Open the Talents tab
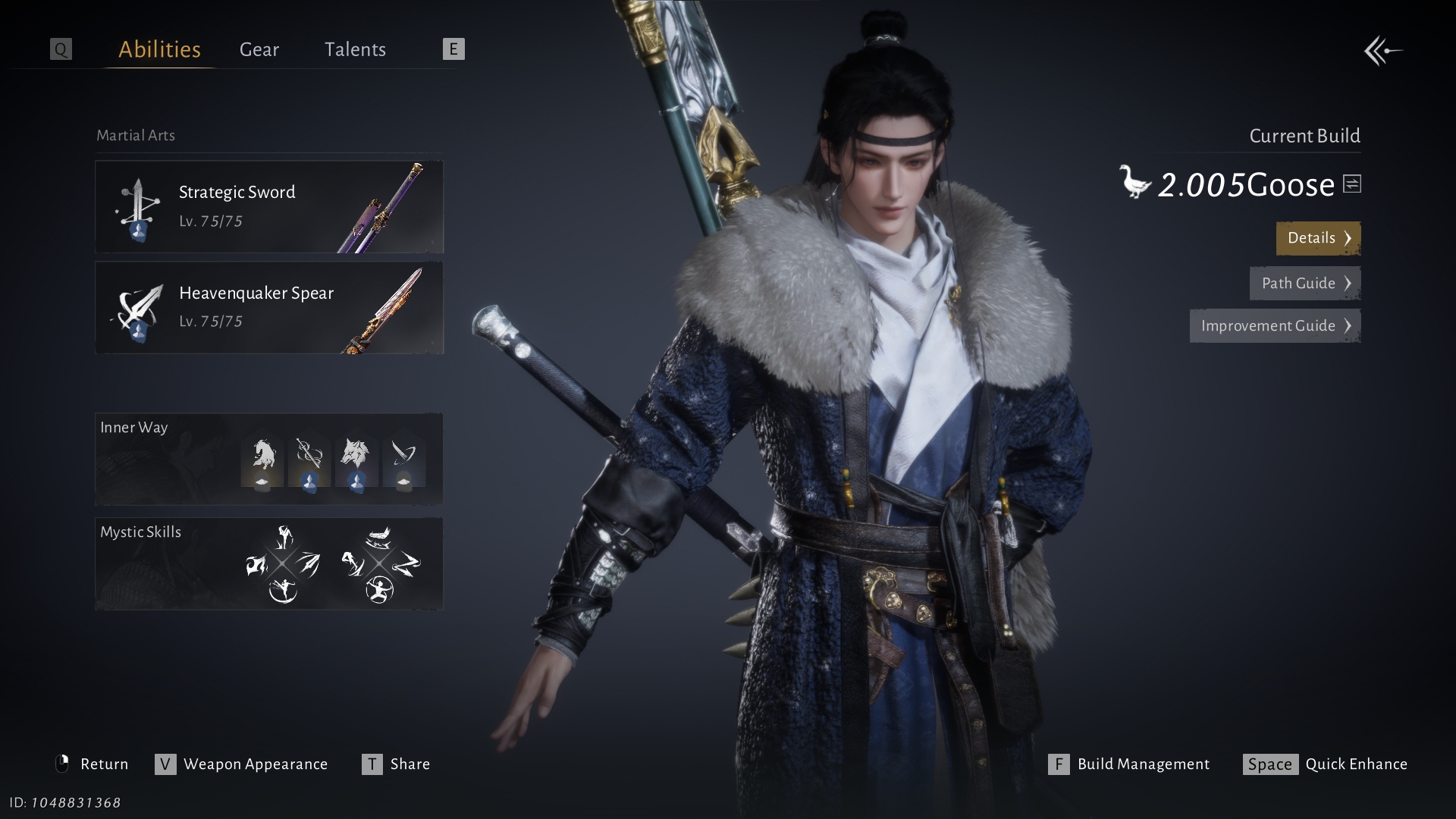 pos(355,50)
